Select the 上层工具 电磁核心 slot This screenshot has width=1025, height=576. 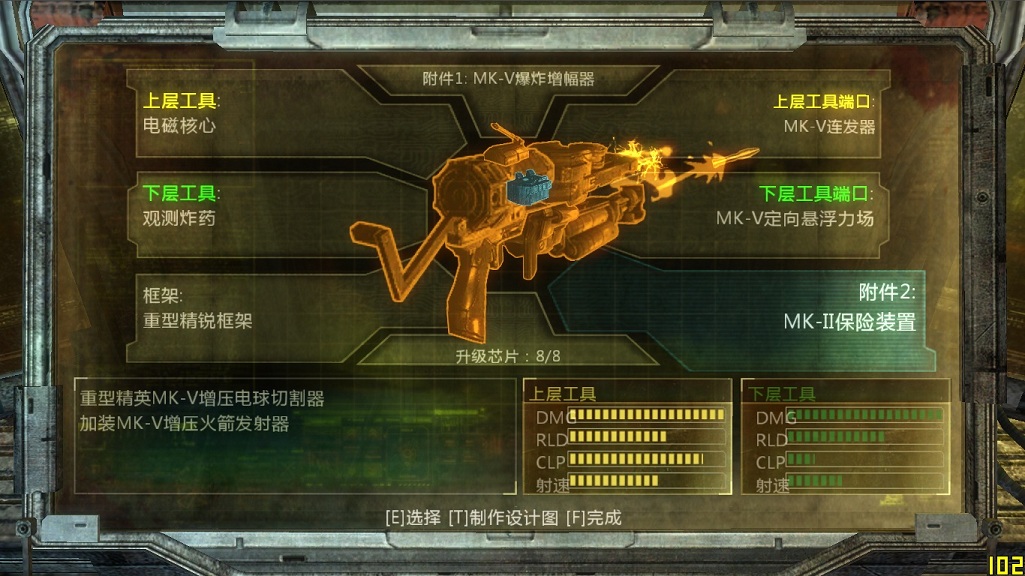190,113
